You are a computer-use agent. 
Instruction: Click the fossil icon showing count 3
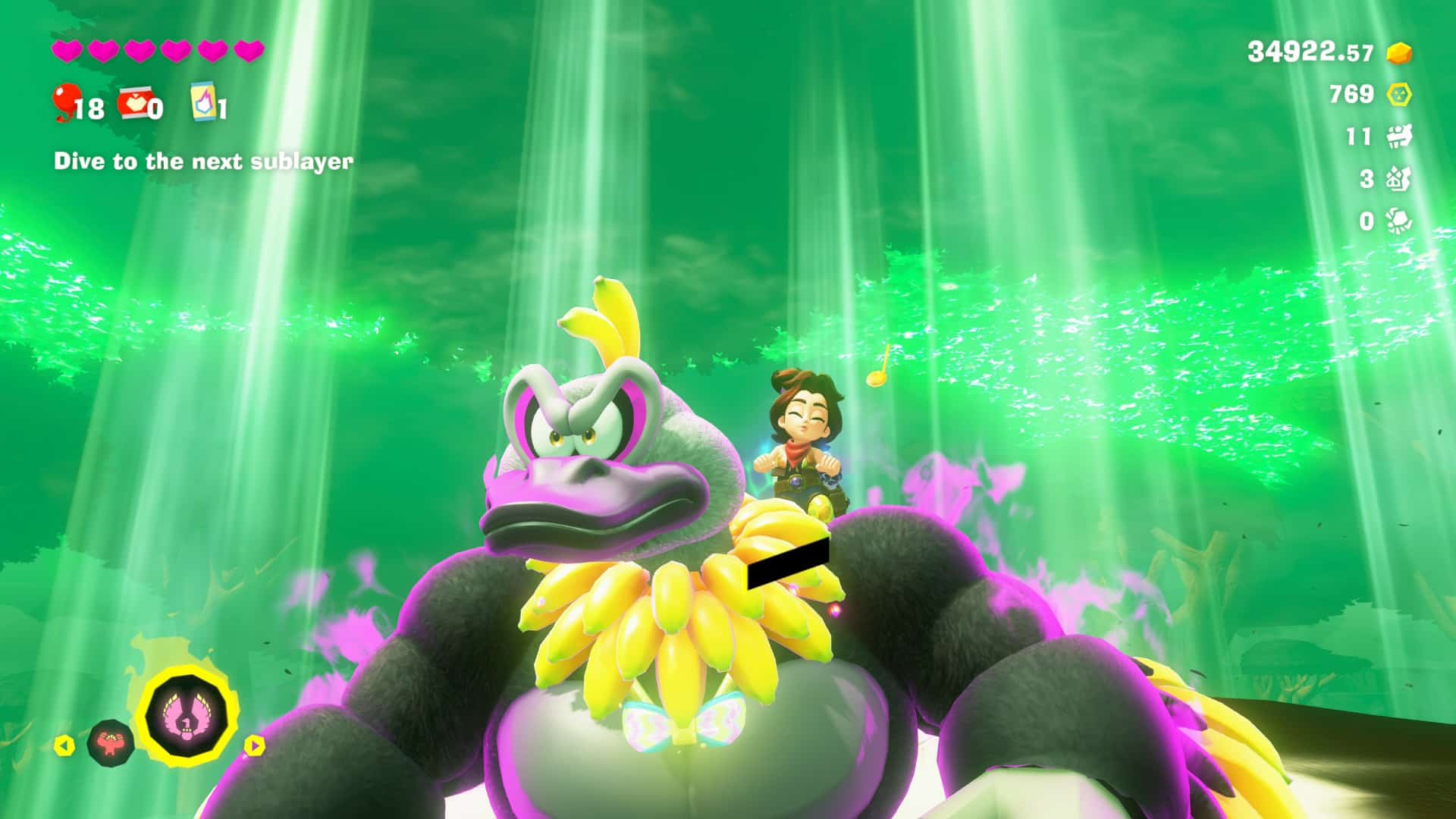pyautogui.click(x=1399, y=179)
